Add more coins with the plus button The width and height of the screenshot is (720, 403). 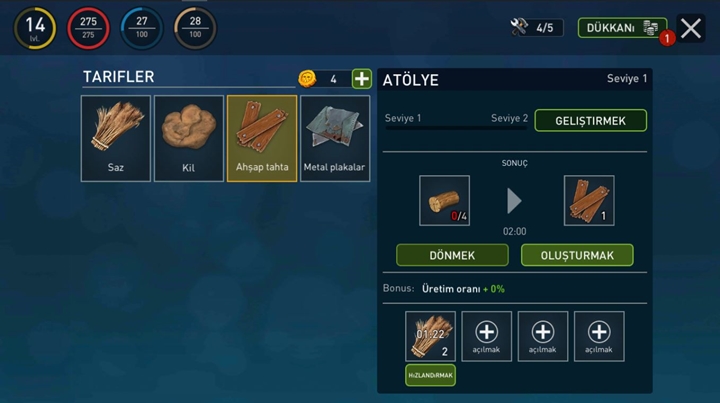361,79
